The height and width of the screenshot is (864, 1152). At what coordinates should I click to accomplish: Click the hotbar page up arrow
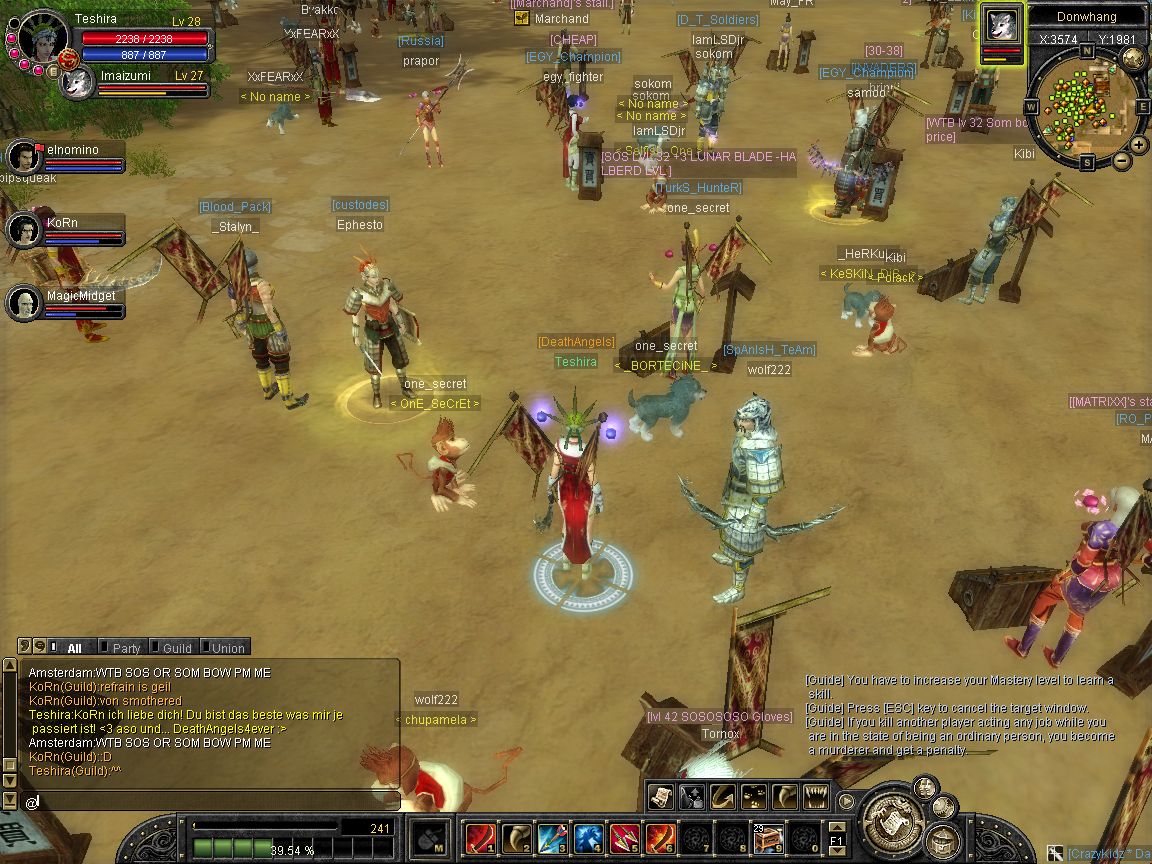(x=837, y=825)
